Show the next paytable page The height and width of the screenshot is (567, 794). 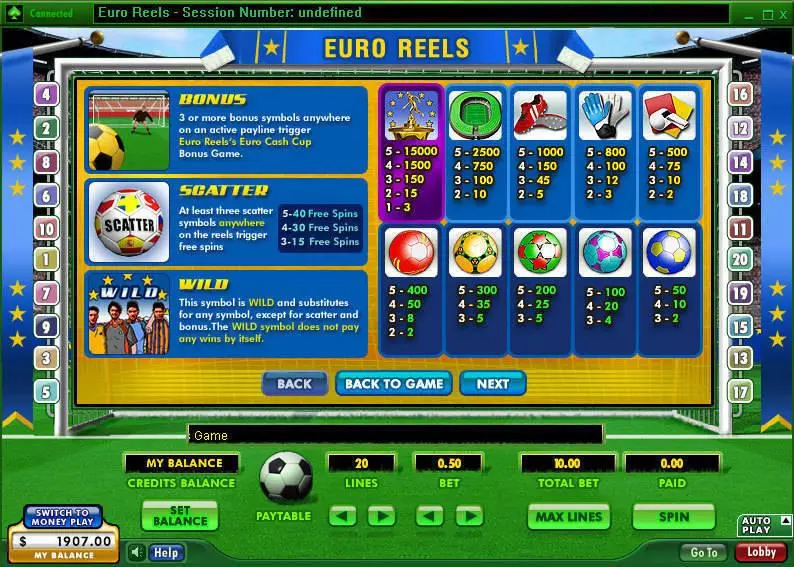click(492, 383)
